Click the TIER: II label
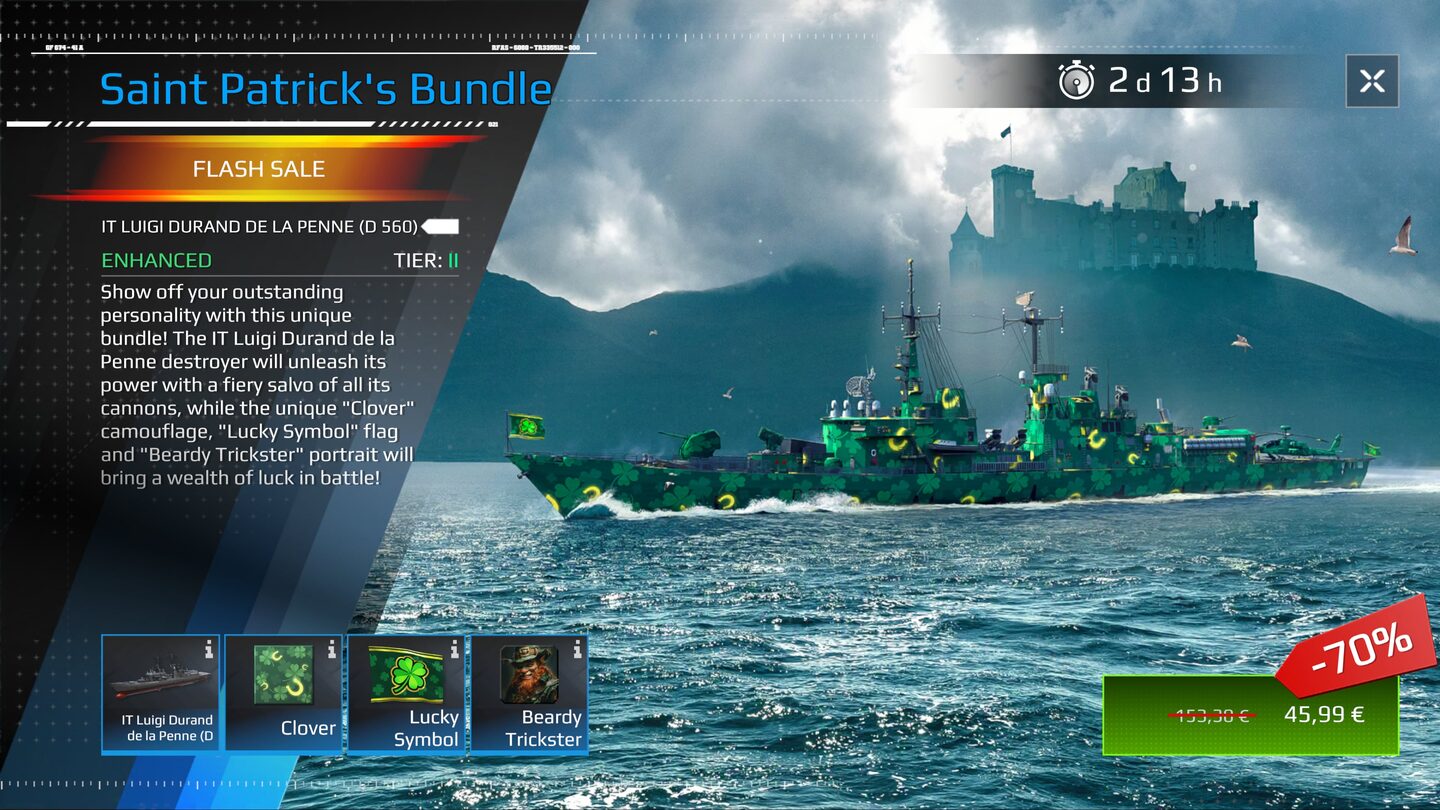 (x=425, y=260)
